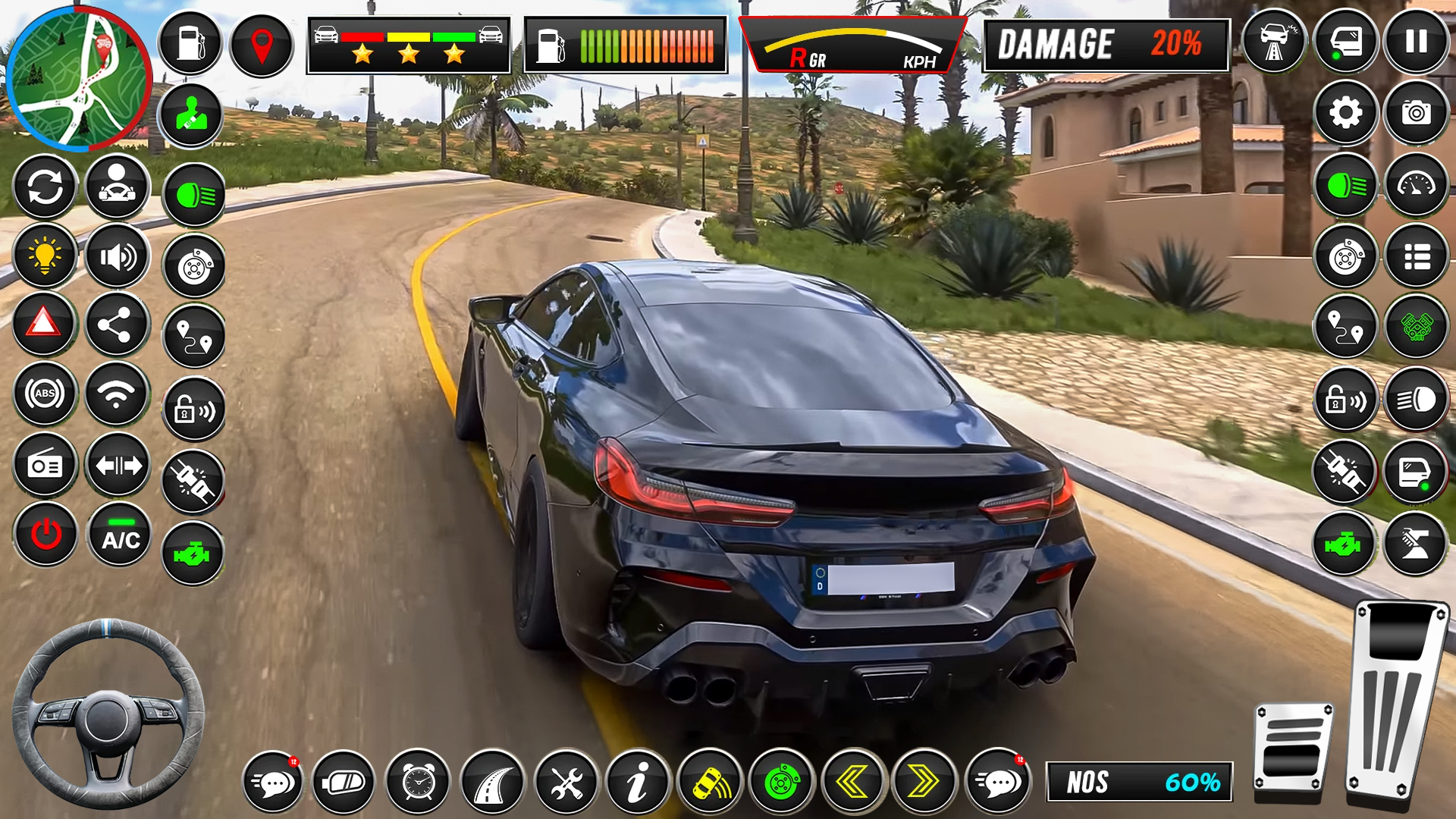1456x819 pixels.
Task: Click the alarm clock icon
Action: (x=418, y=782)
